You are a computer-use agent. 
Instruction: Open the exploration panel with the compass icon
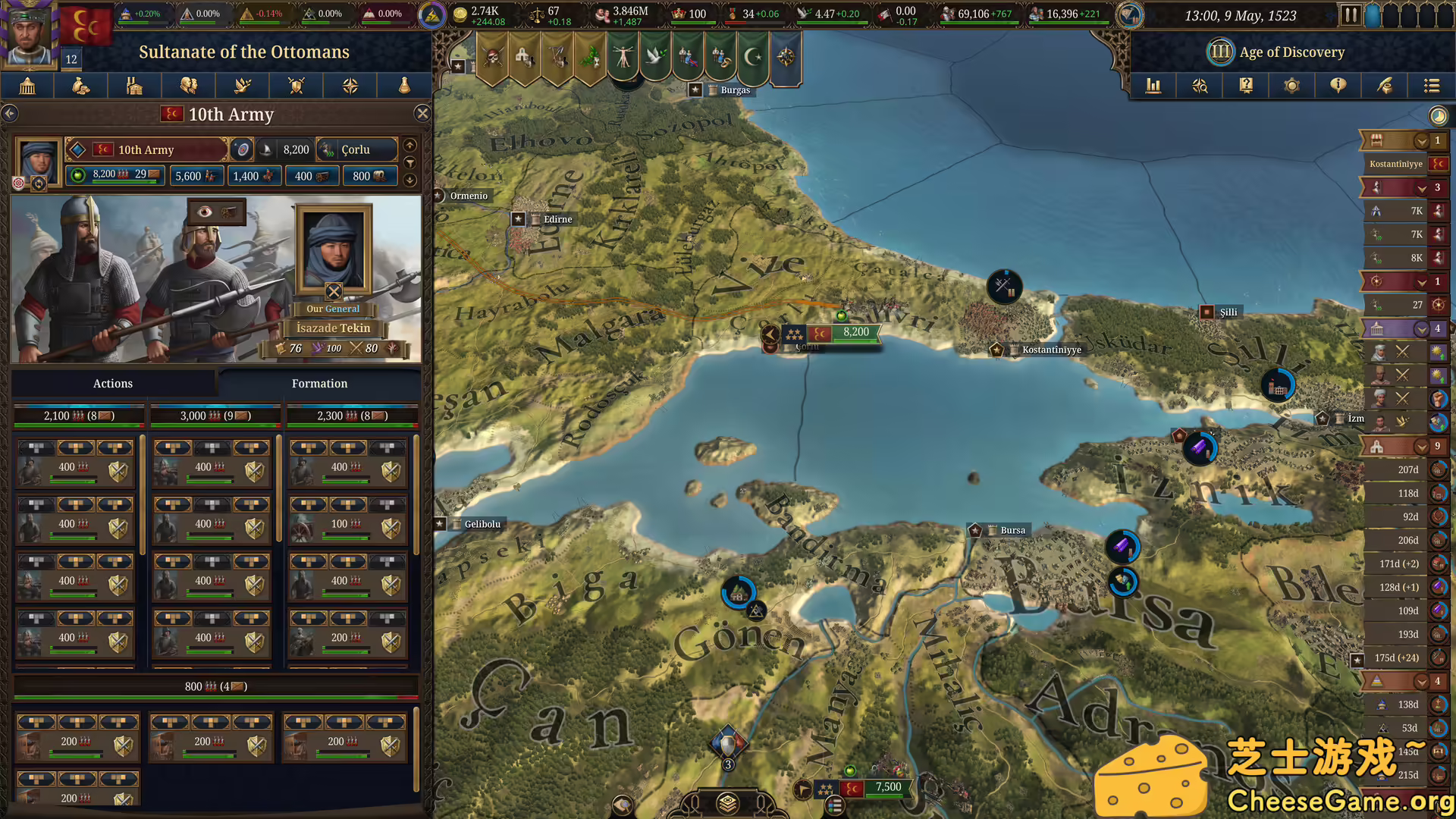pyautogui.click(x=350, y=86)
